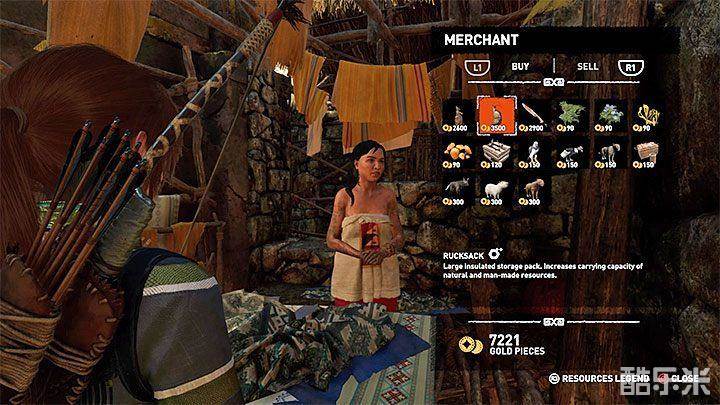This screenshot has height=405, width=720.
Task: Pick the blue flower plant item
Action: [x=610, y=115]
